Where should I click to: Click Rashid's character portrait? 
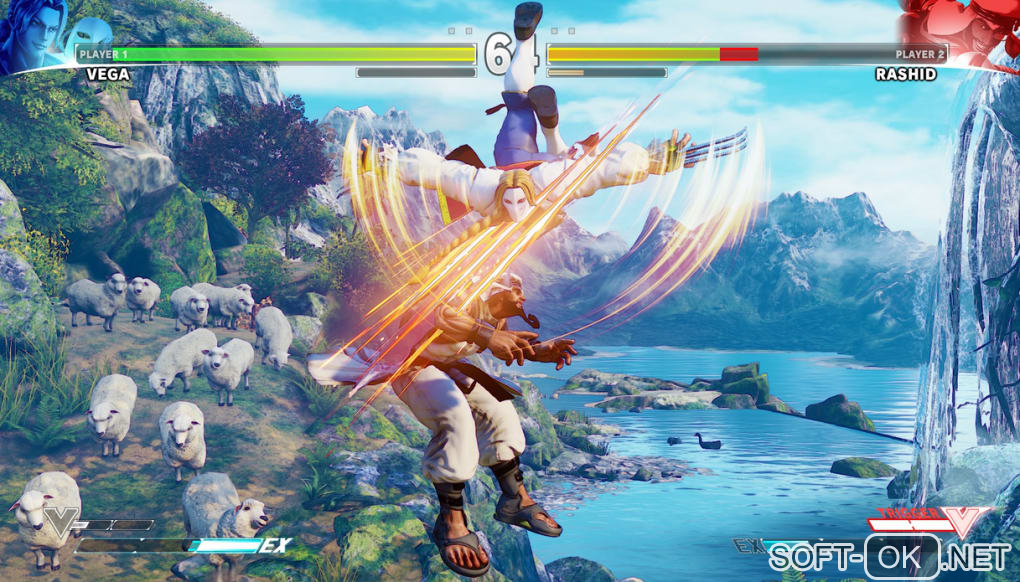(970, 32)
